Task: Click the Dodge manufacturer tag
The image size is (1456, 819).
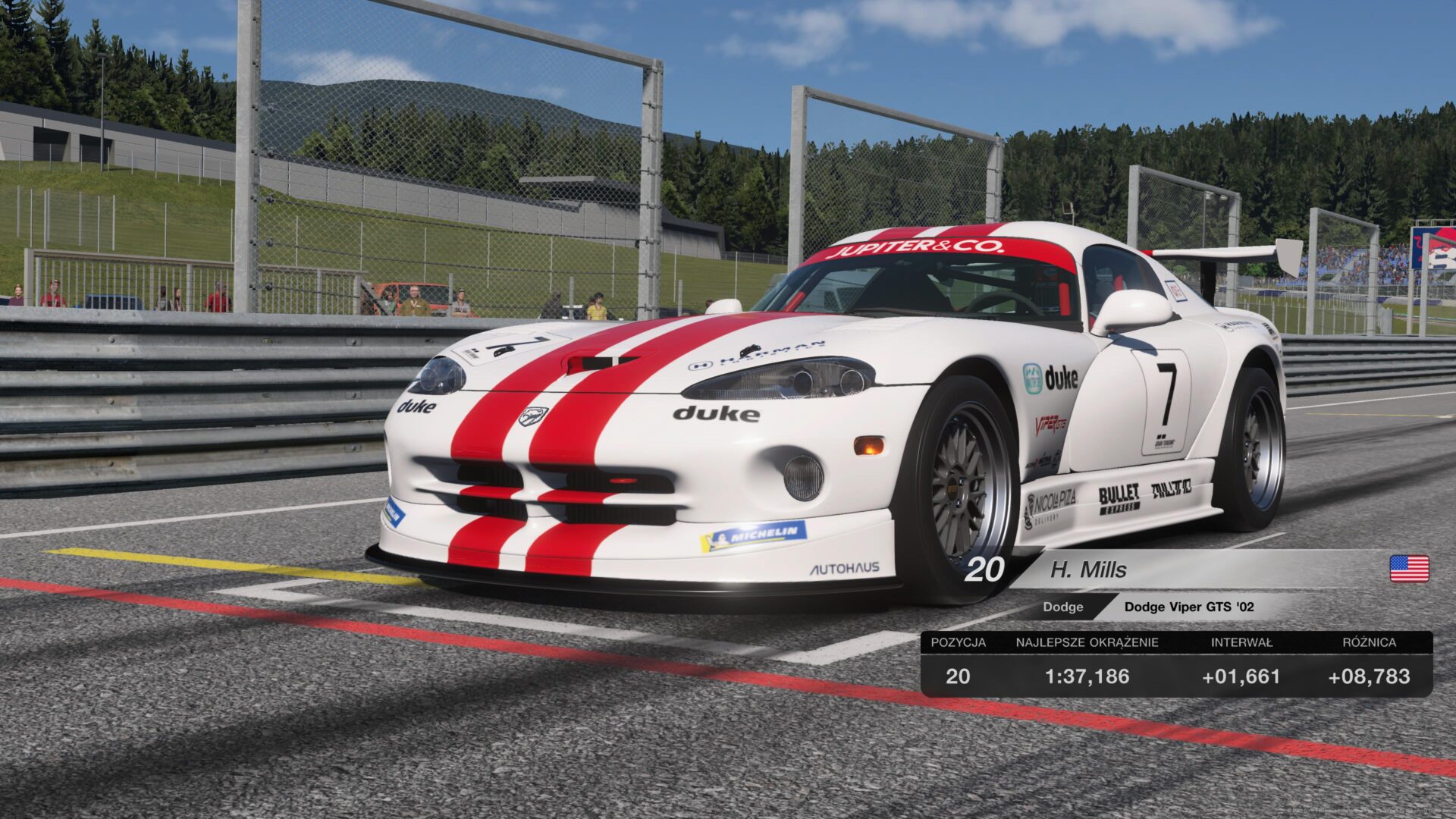Action: [x=1062, y=607]
